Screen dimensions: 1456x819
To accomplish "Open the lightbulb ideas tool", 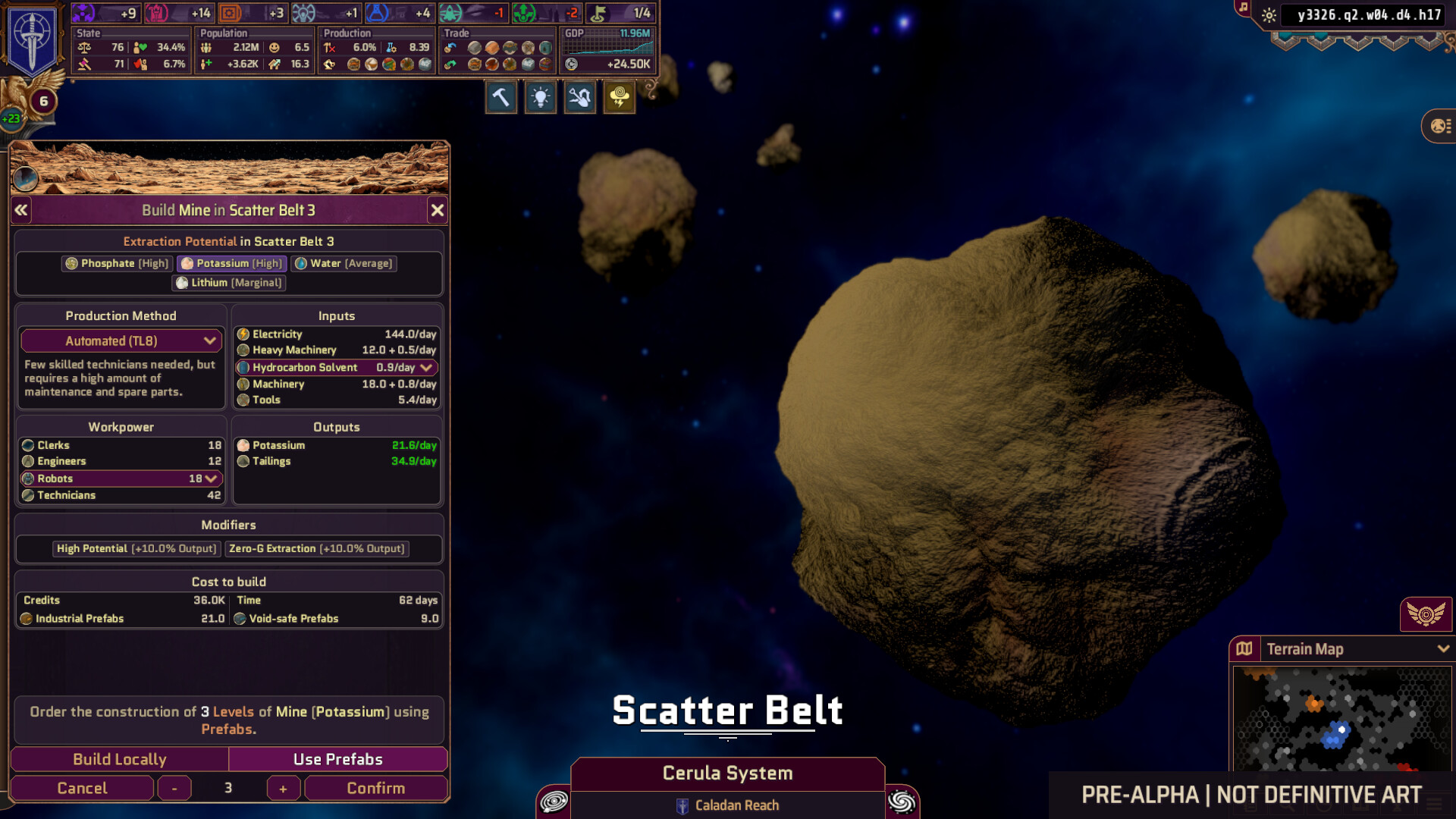I will coord(540,96).
